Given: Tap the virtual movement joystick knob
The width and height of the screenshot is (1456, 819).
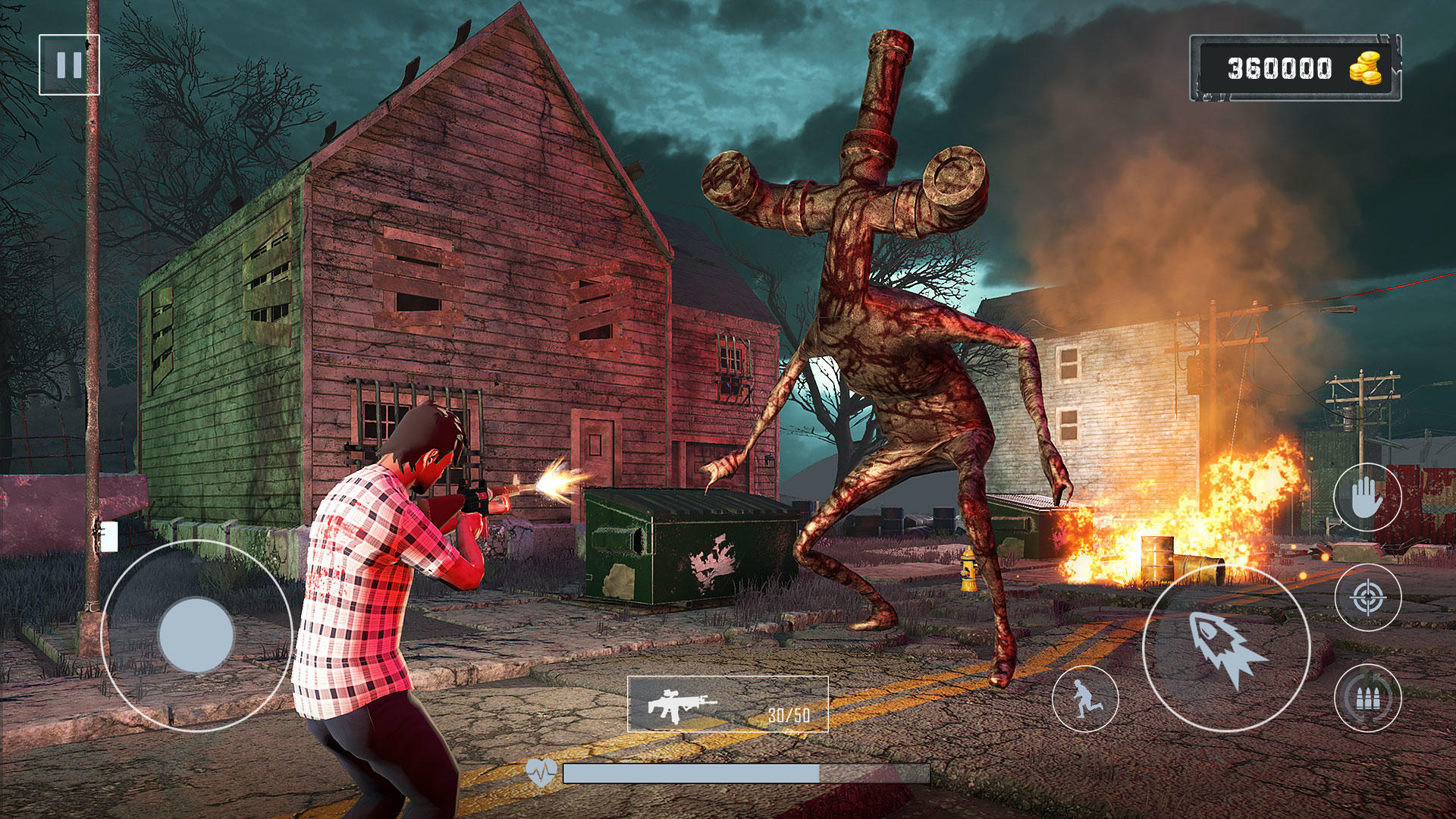Looking at the screenshot, I should 196,635.
